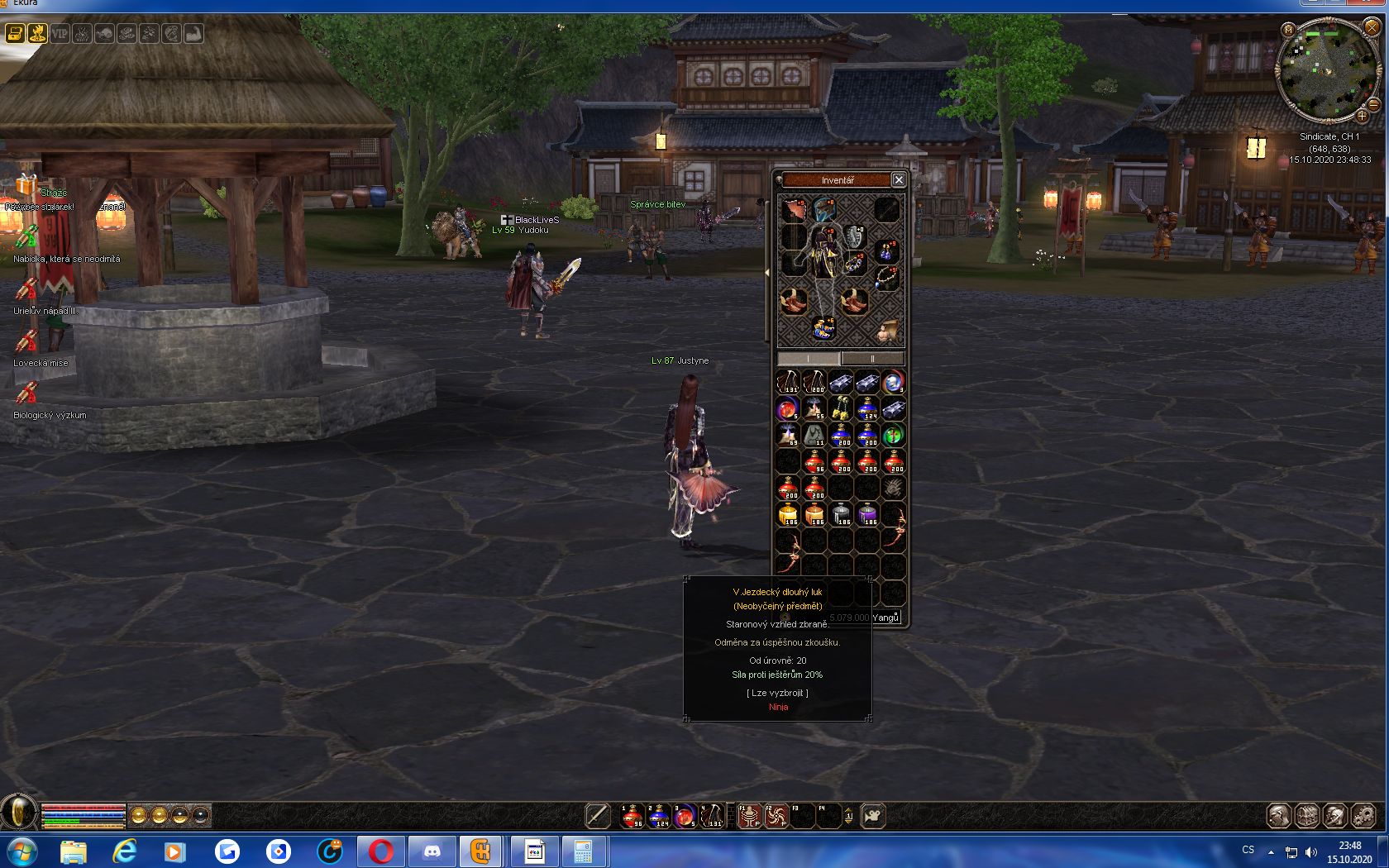Viewport: 1389px width, 868px height.
Task: Click the VIP buff icon
Action: (x=60, y=34)
